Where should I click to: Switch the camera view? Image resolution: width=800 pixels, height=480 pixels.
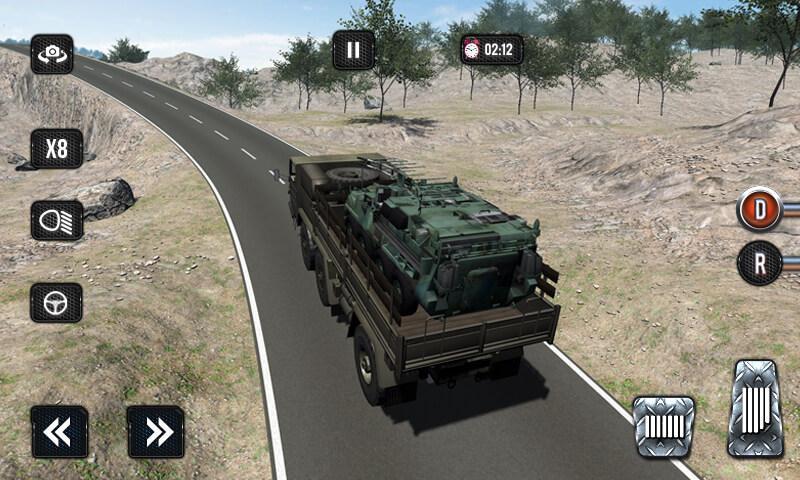[x=51, y=55]
